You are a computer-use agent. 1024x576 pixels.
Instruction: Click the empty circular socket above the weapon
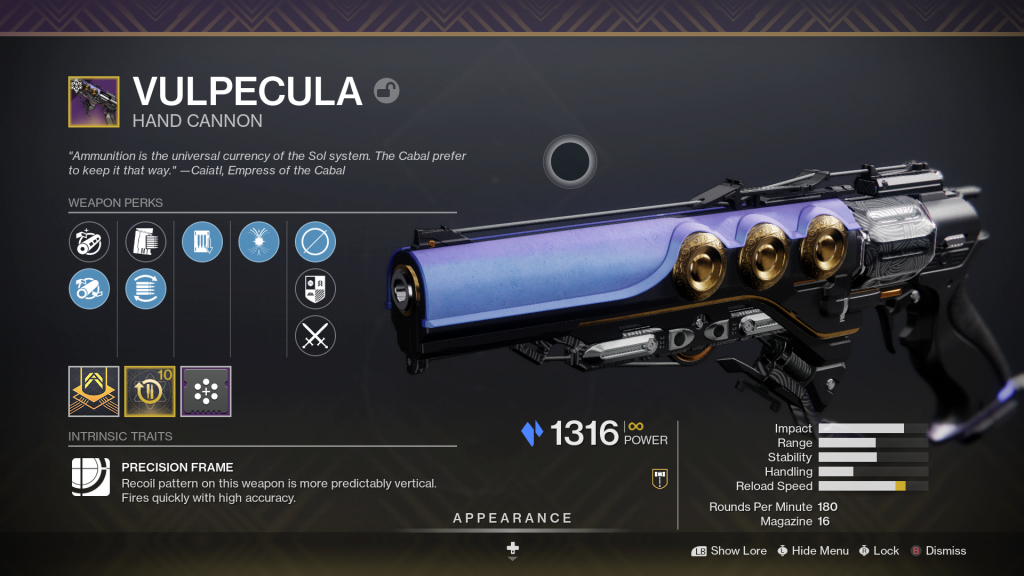click(x=570, y=160)
